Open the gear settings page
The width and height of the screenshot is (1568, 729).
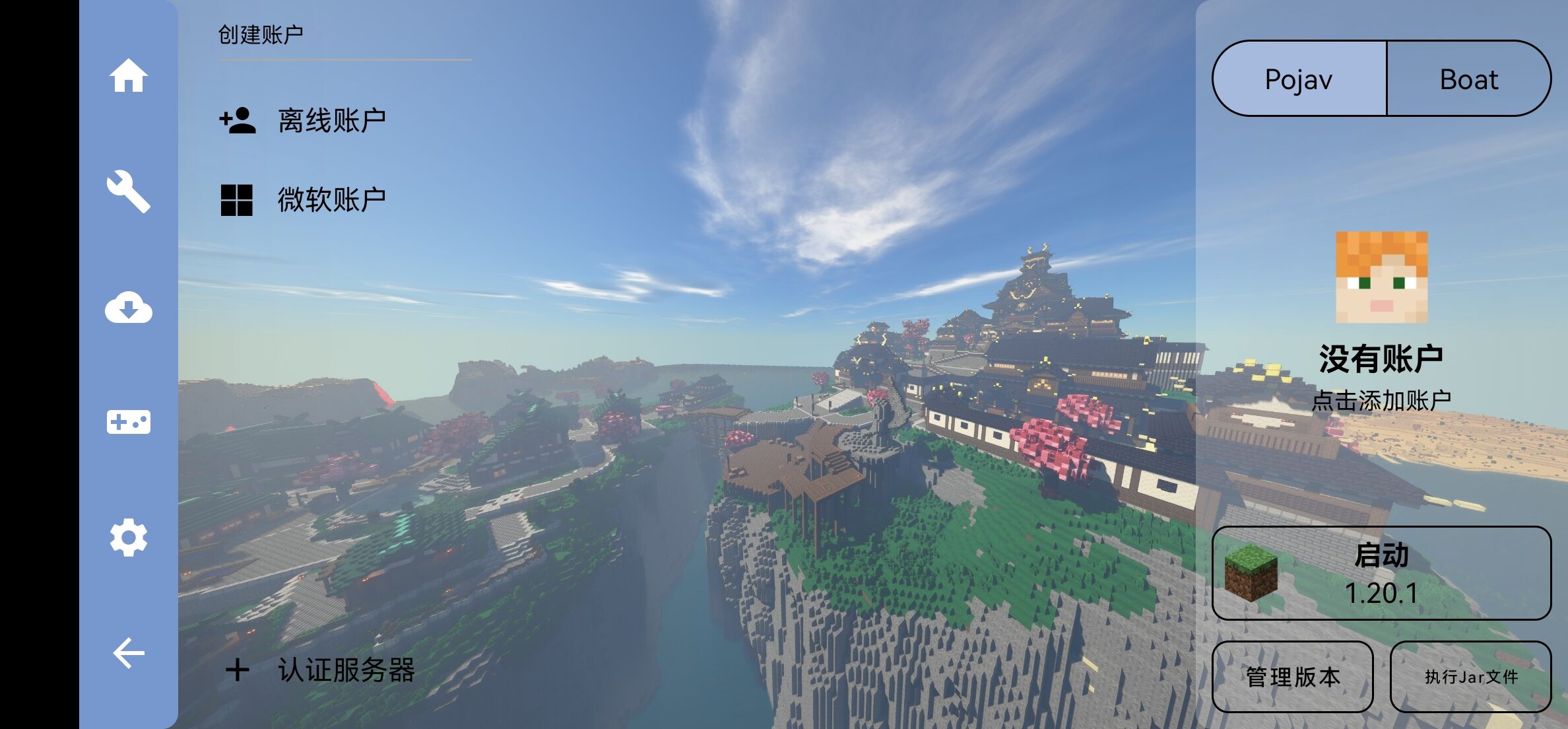(x=128, y=538)
